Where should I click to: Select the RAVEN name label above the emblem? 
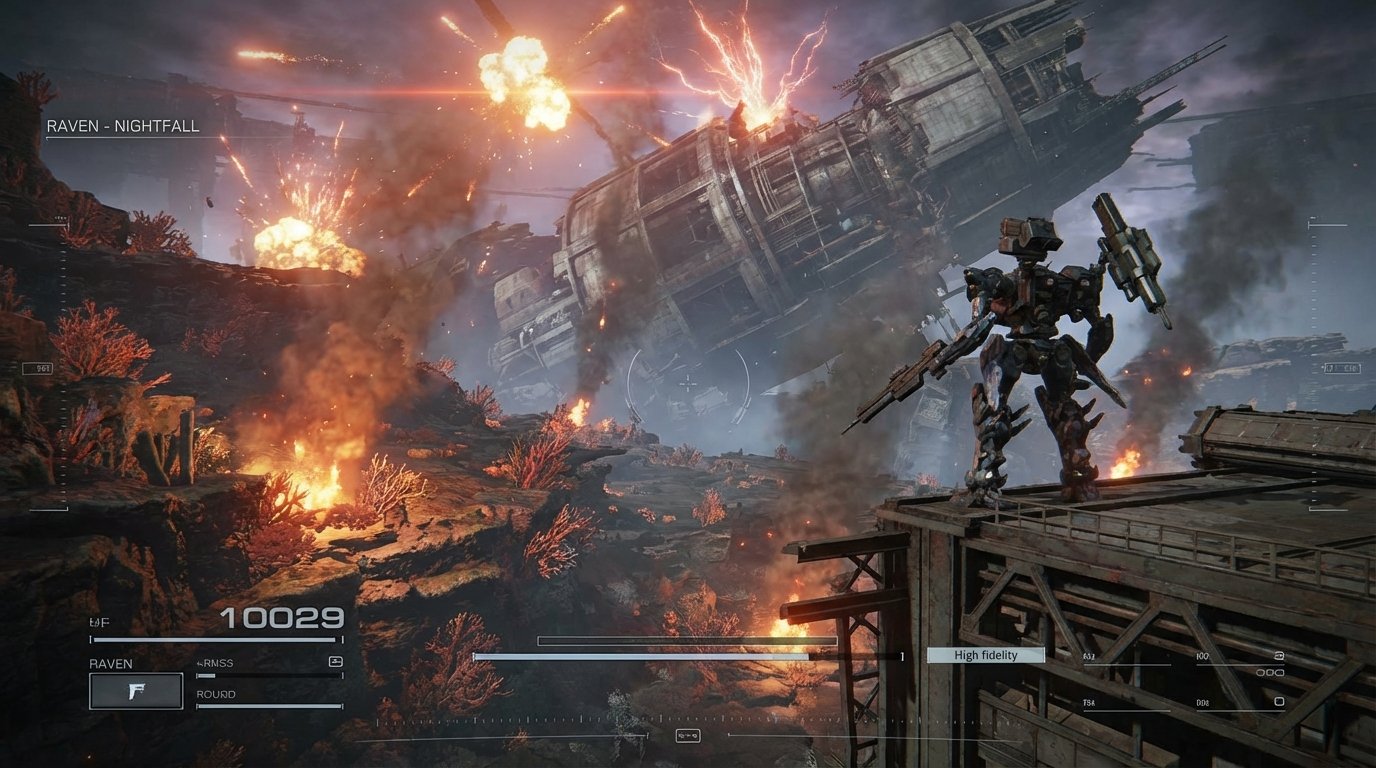pos(113,663)
